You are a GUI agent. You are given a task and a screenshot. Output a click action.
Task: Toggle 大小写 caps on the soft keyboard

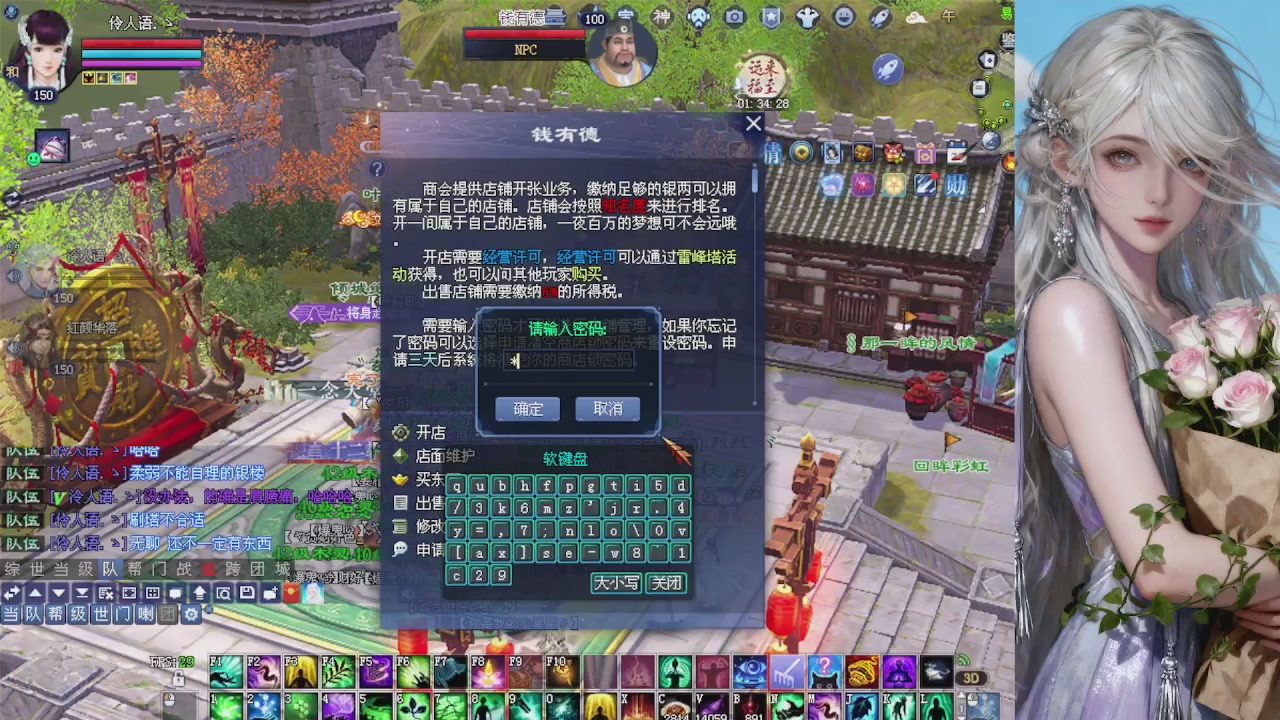(617, 584)
